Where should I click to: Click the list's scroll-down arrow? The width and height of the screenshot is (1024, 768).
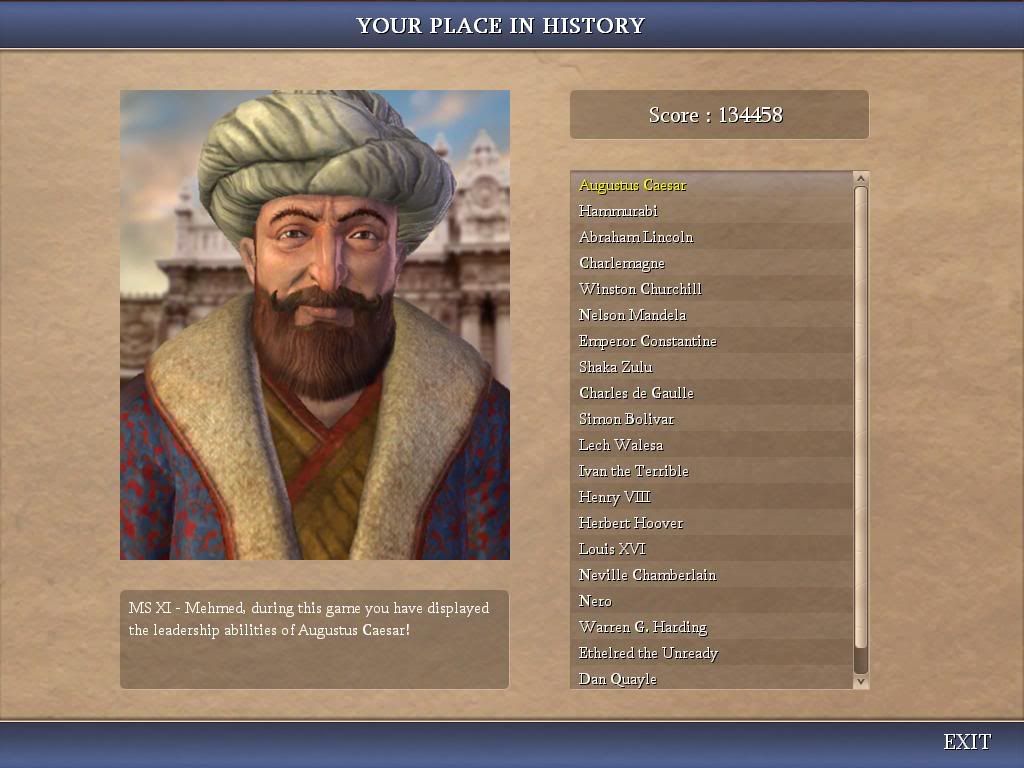click(x=860, y=681)
